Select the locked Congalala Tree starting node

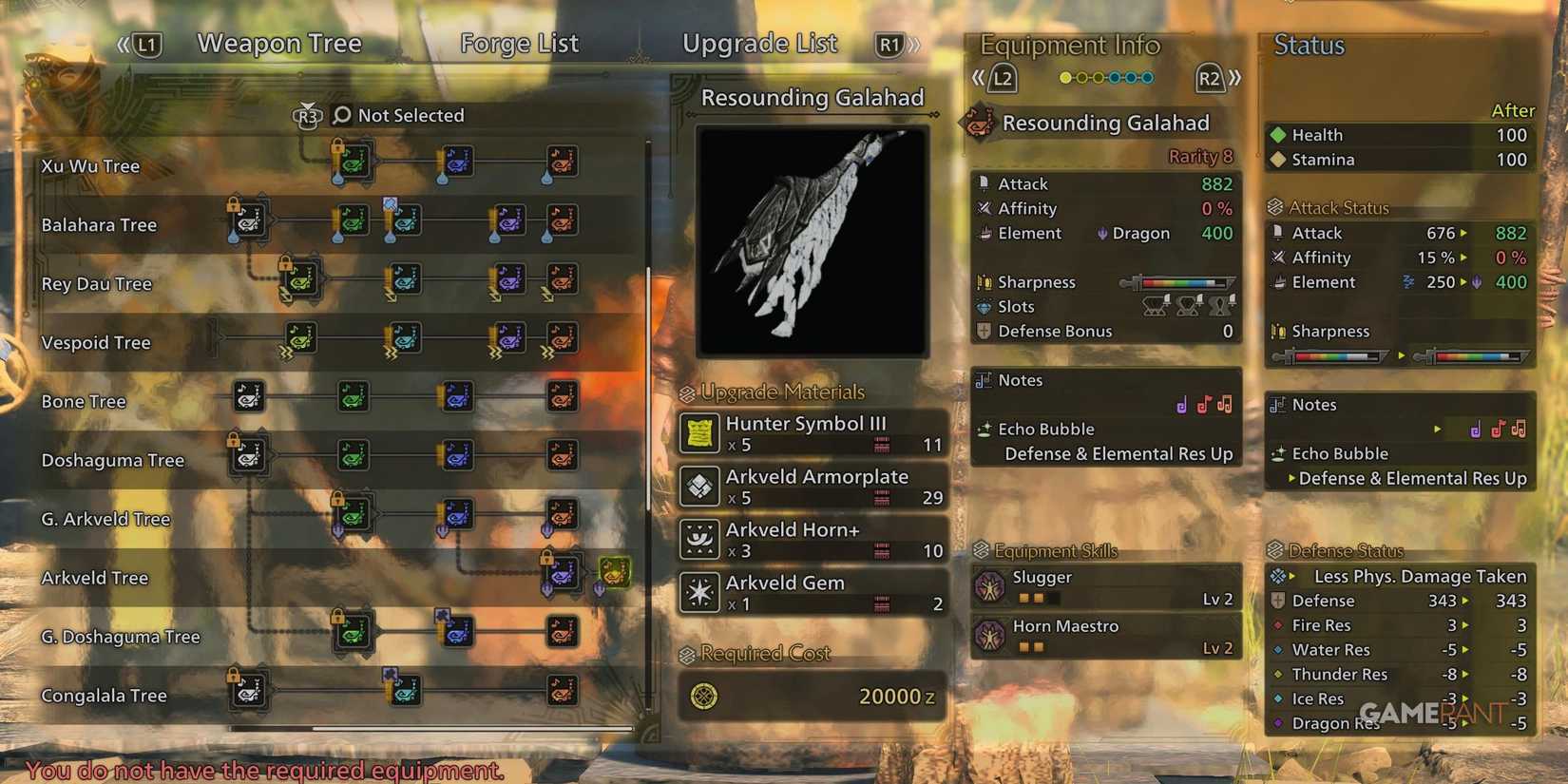click(x=247, y=693)
